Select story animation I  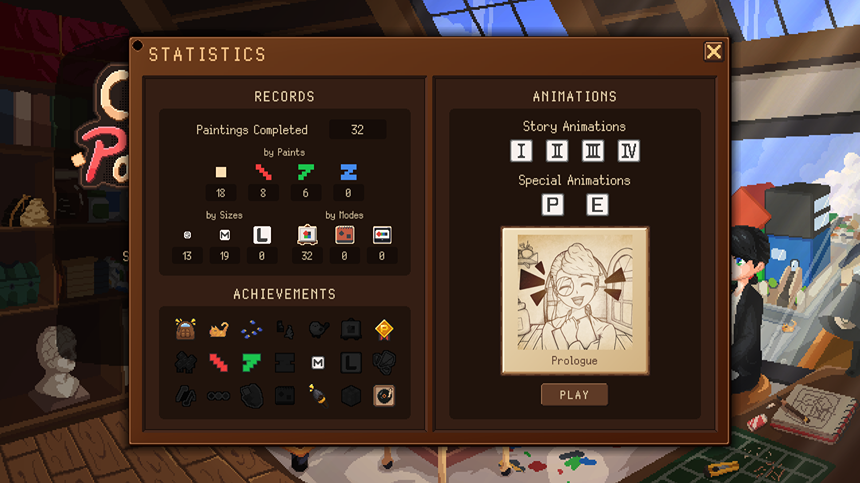520,151
